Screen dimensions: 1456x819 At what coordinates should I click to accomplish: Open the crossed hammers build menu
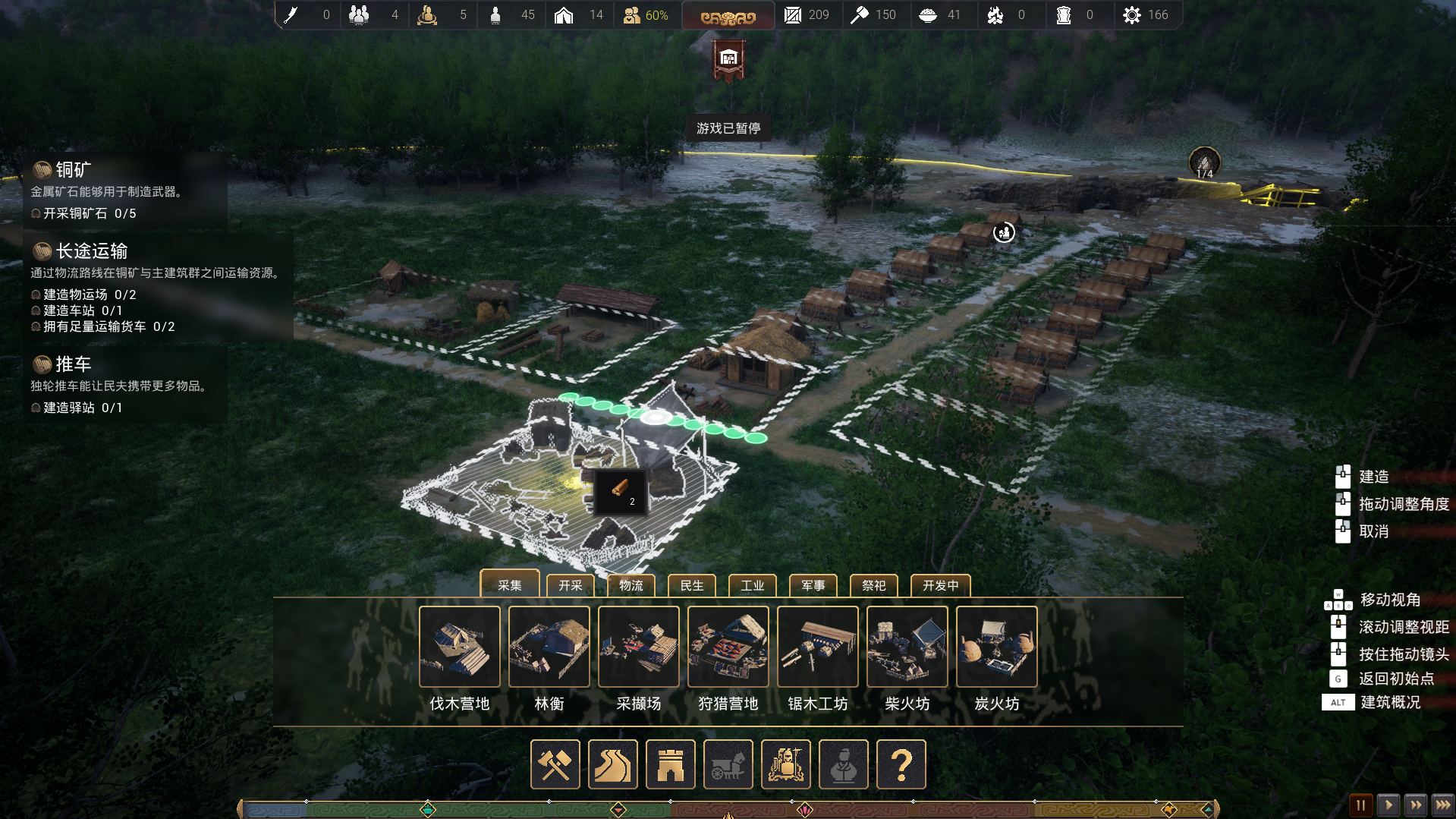[555, 764]
